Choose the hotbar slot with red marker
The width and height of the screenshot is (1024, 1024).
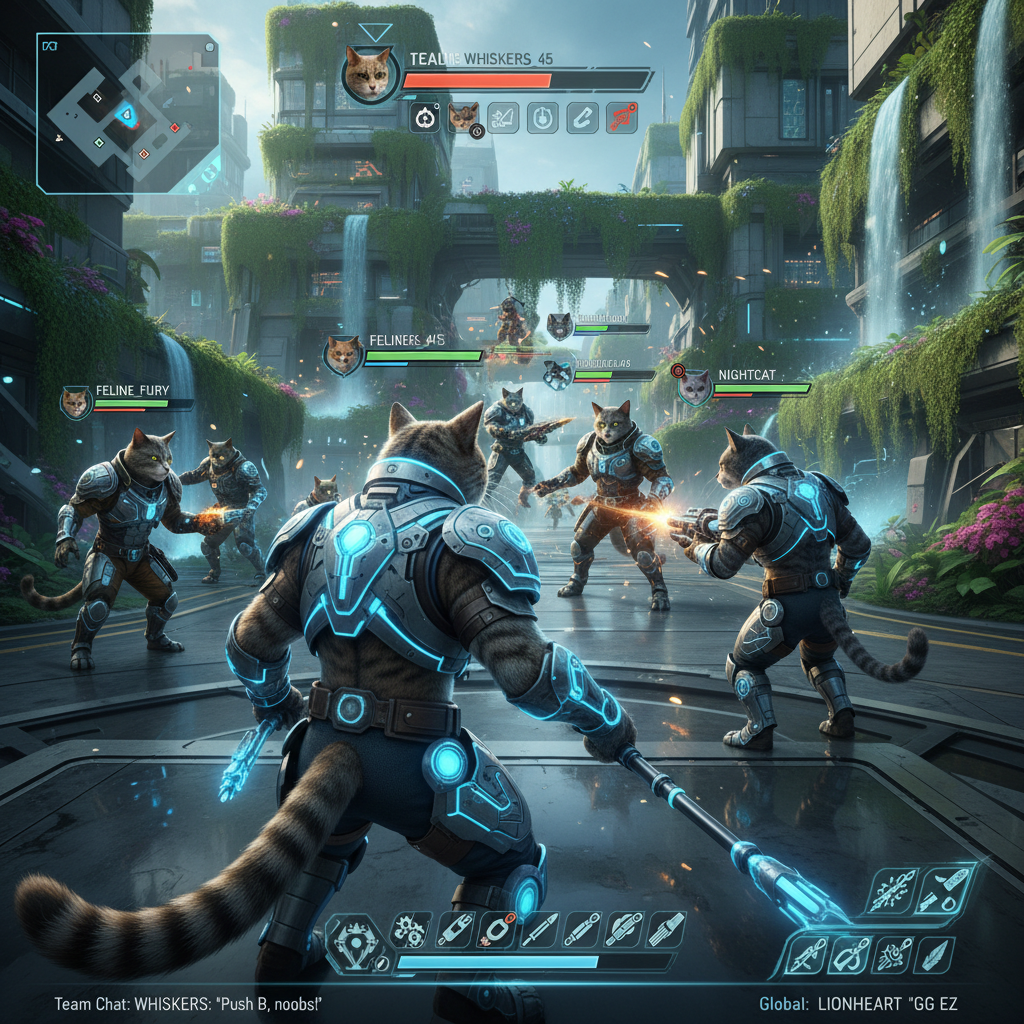tap(495, 929)
